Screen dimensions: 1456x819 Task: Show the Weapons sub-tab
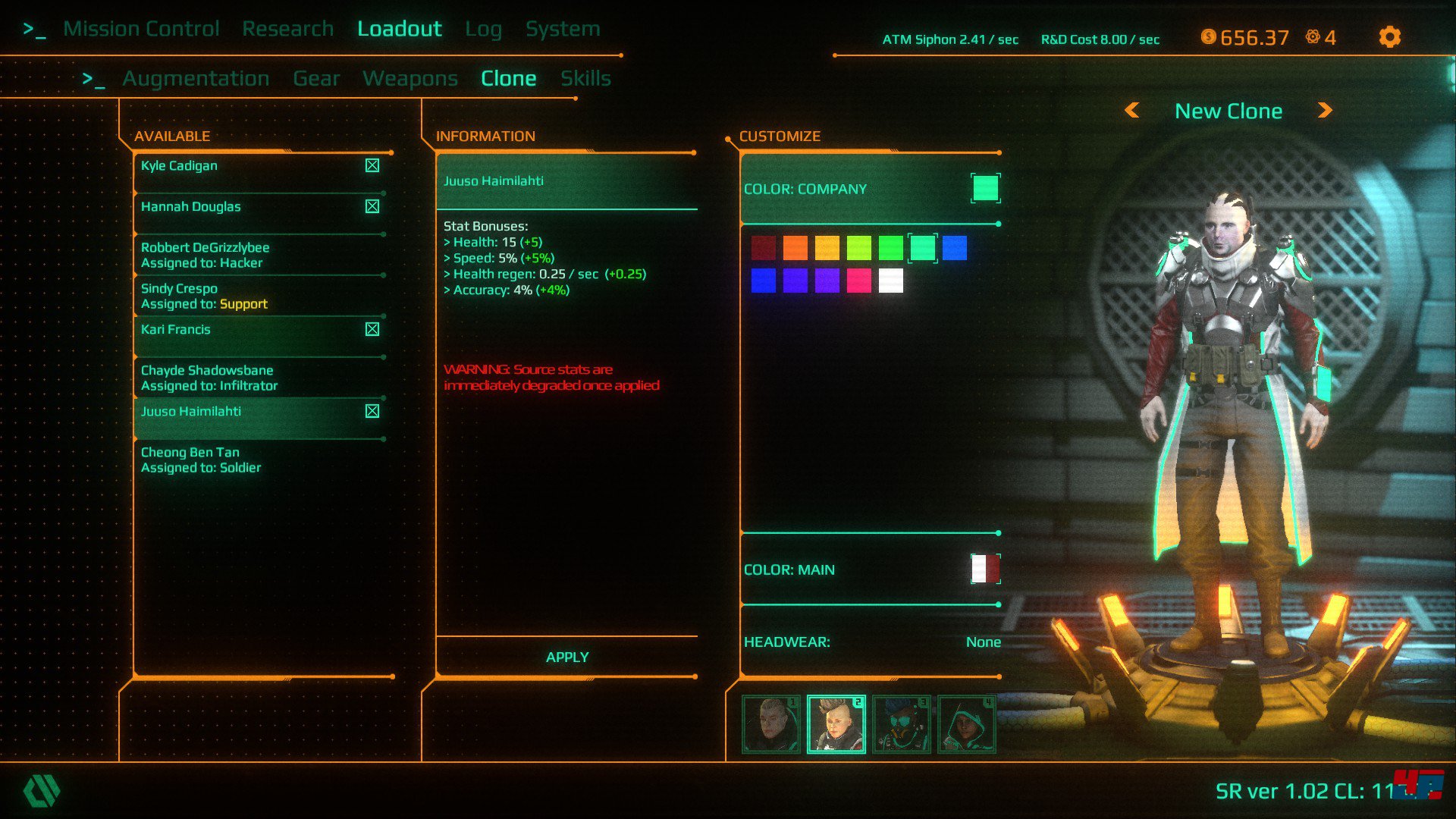[x=409, y=78]
